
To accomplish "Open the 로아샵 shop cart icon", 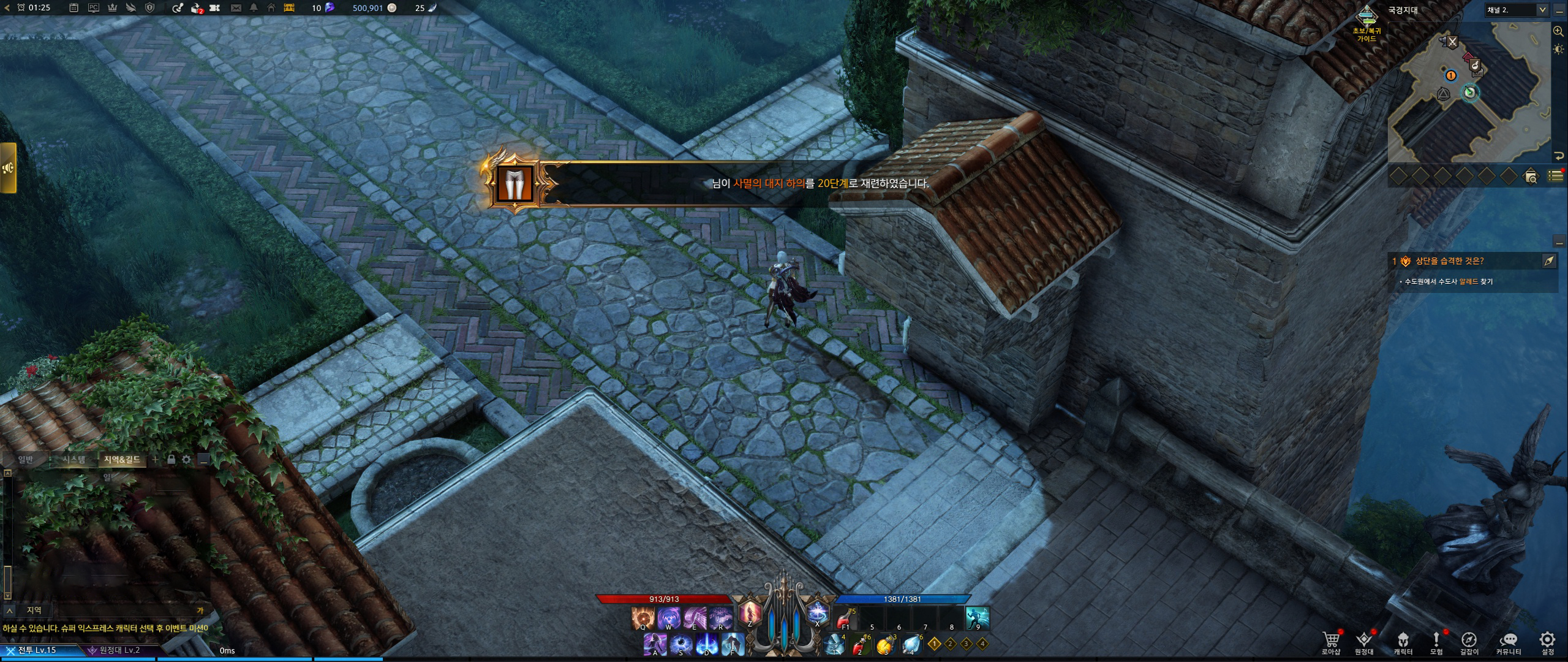I will click(1330, 640).
